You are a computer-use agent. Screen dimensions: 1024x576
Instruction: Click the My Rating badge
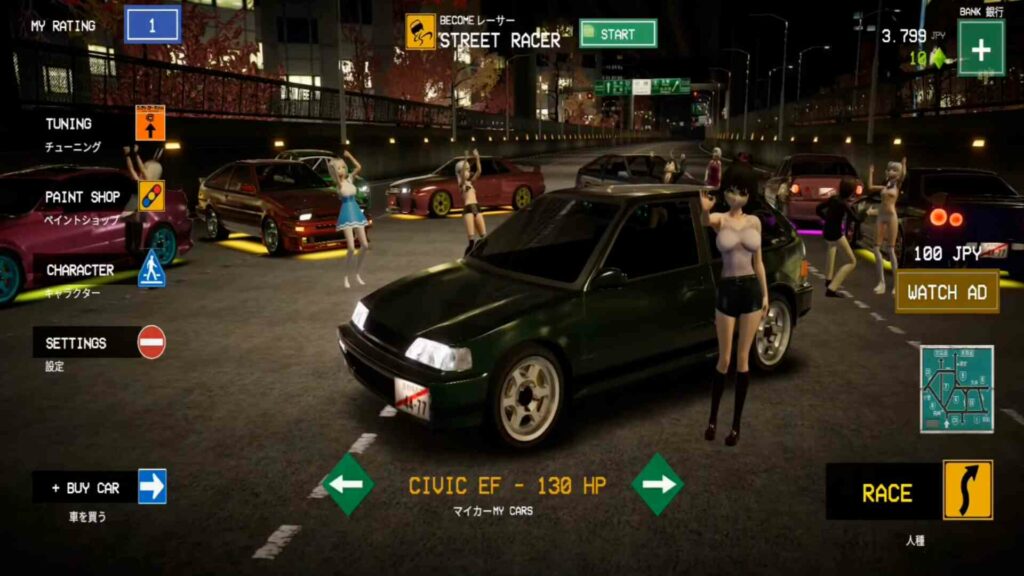click(x=152, y=25)
